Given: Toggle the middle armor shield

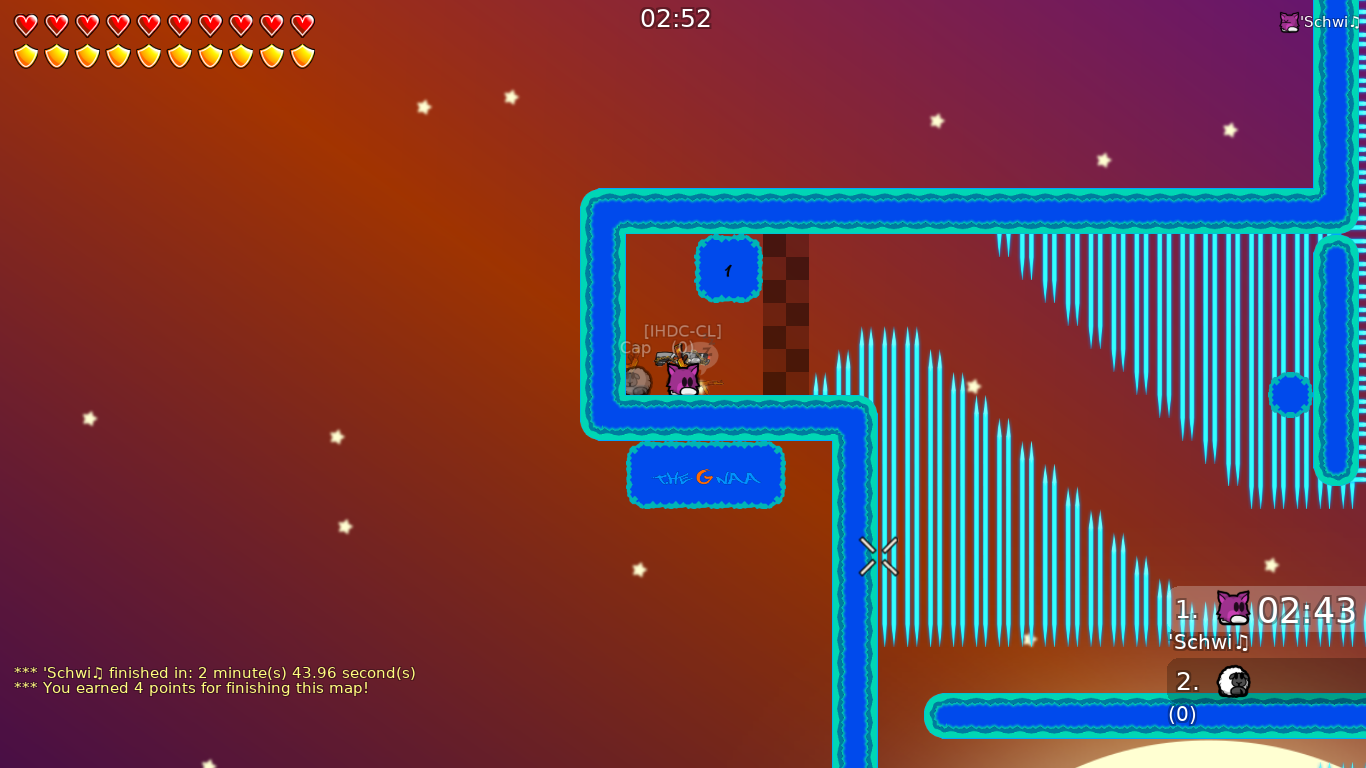Looking at the screenshot, I should point(148,55).
